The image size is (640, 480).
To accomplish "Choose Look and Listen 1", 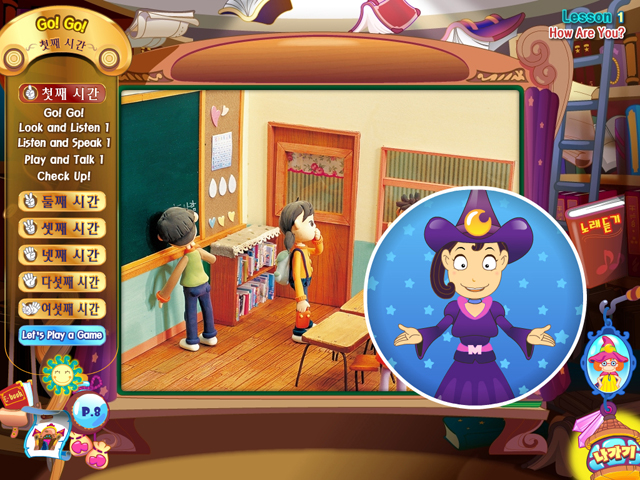I will (64, 128).
